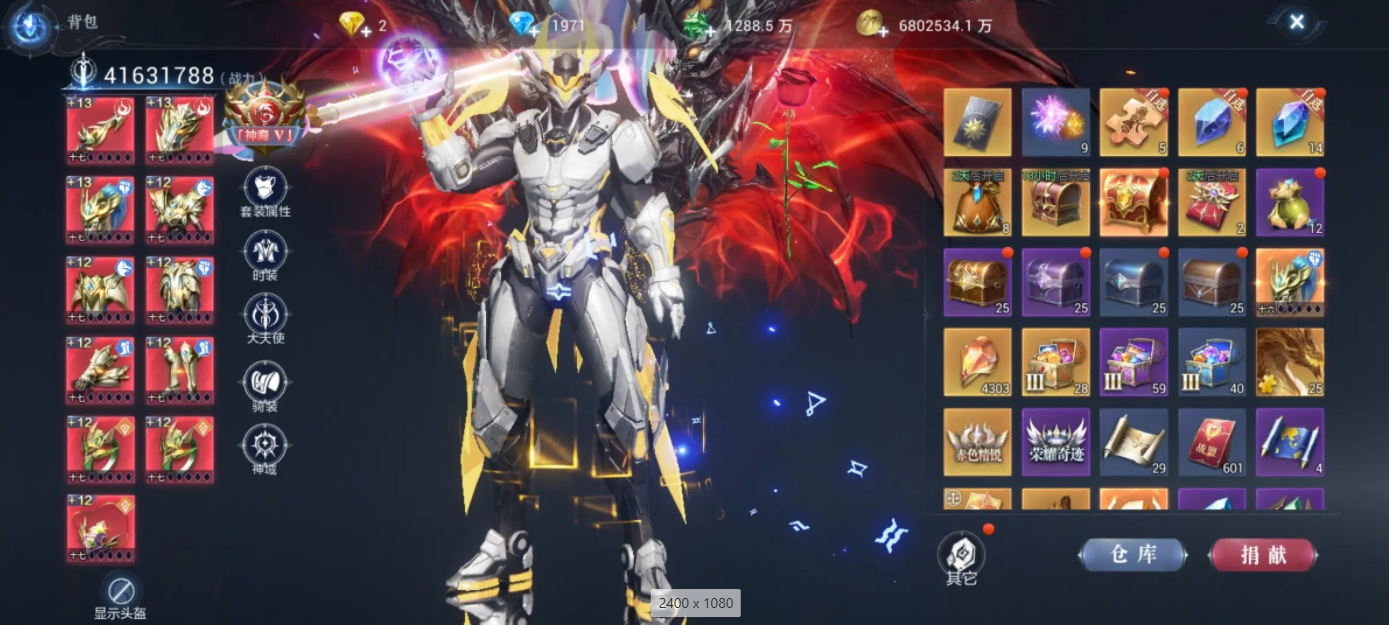Open the 神域 divine realm menu
The height and width of the screenshot is (625, 1389).
coord(265,445)
